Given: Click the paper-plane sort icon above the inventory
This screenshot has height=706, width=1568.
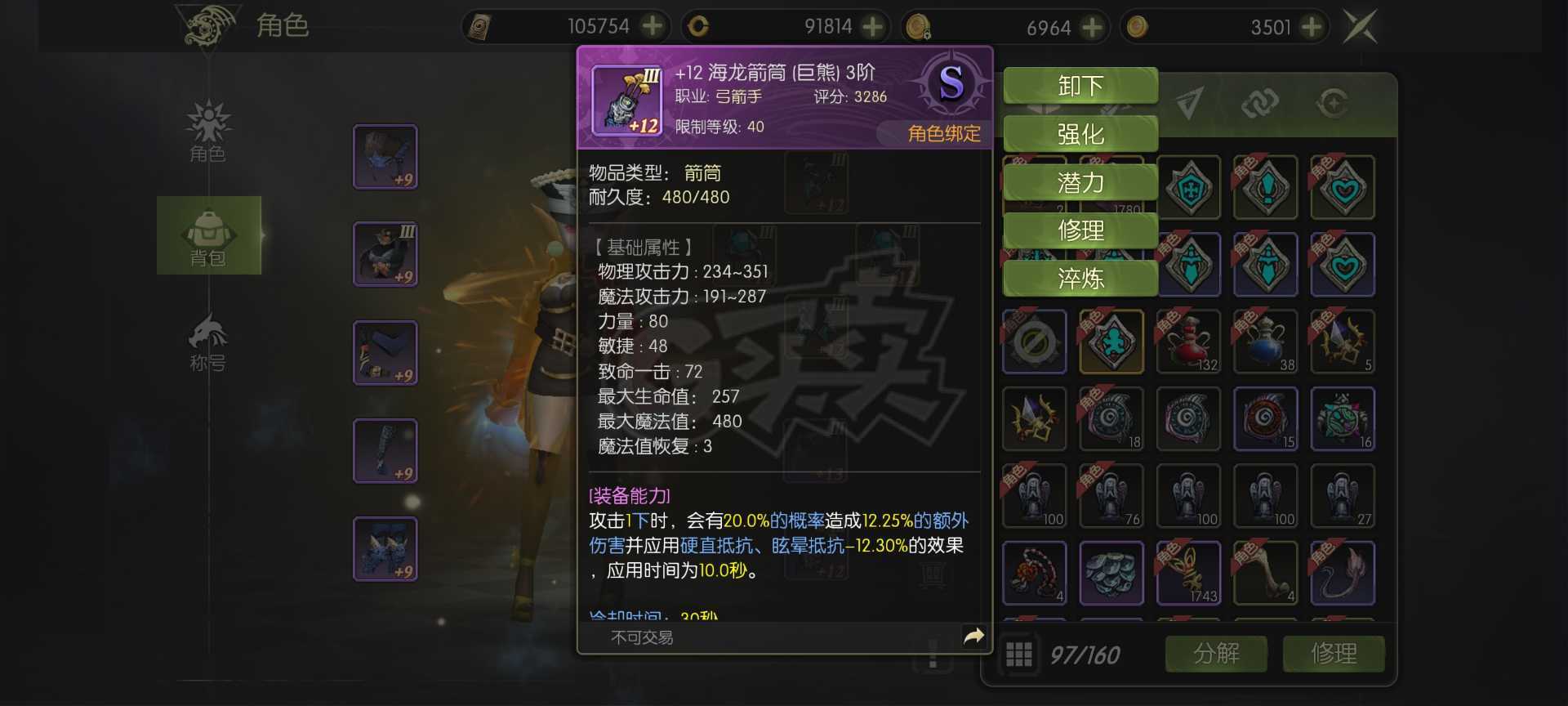Looking at the screenshot, I should tap(1190, 104).
